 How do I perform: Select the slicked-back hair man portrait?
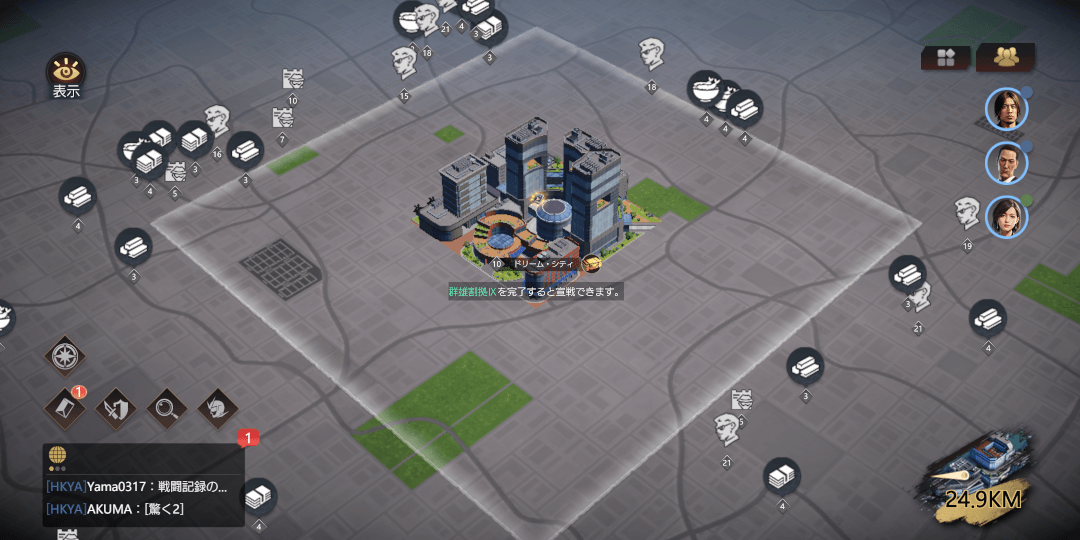pos(1006,163)
